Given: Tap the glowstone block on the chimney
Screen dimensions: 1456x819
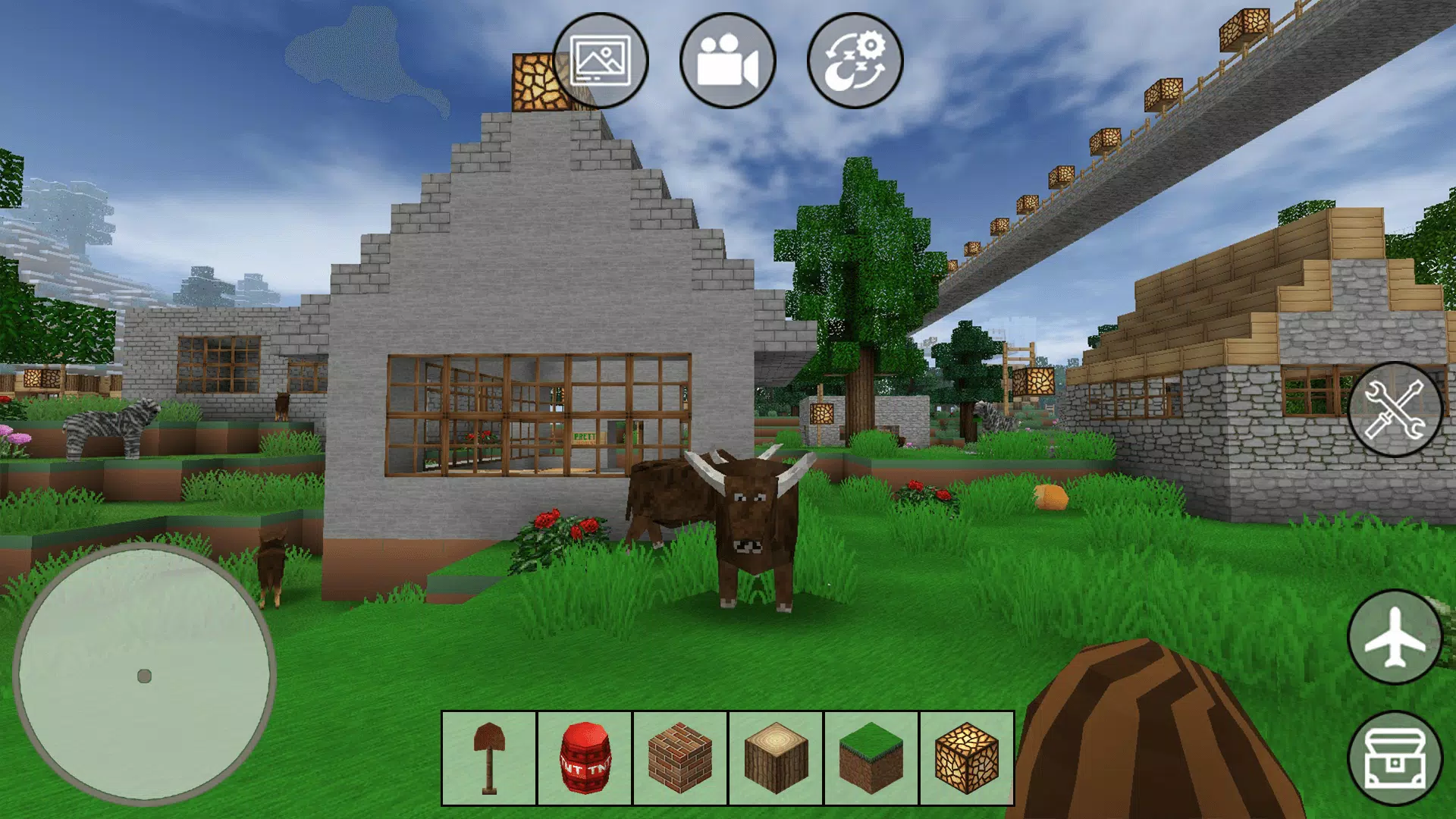Looking at the screenshot, I should click(538, 80).
